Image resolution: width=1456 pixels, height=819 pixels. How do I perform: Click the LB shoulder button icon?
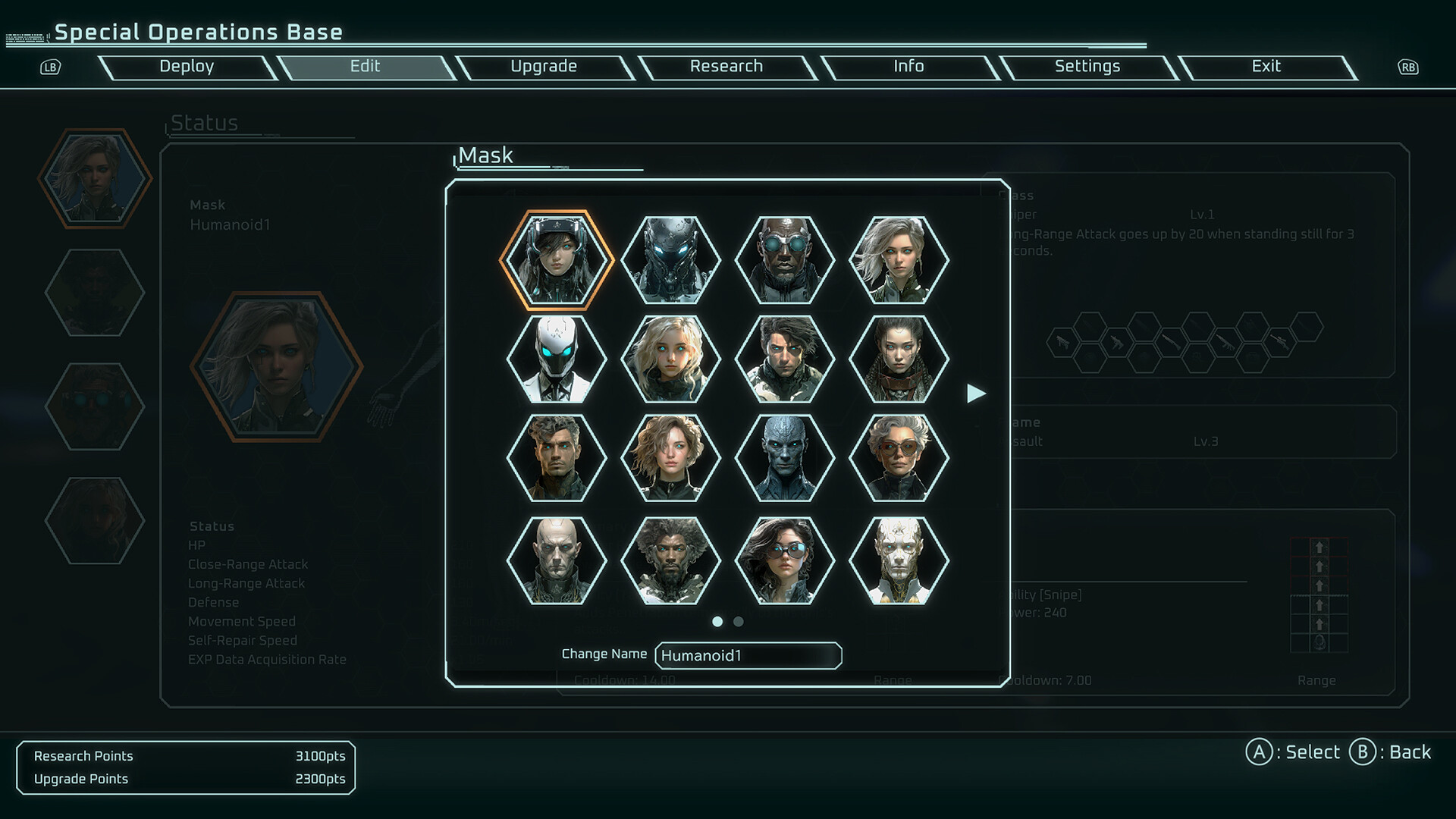point(50,67)
